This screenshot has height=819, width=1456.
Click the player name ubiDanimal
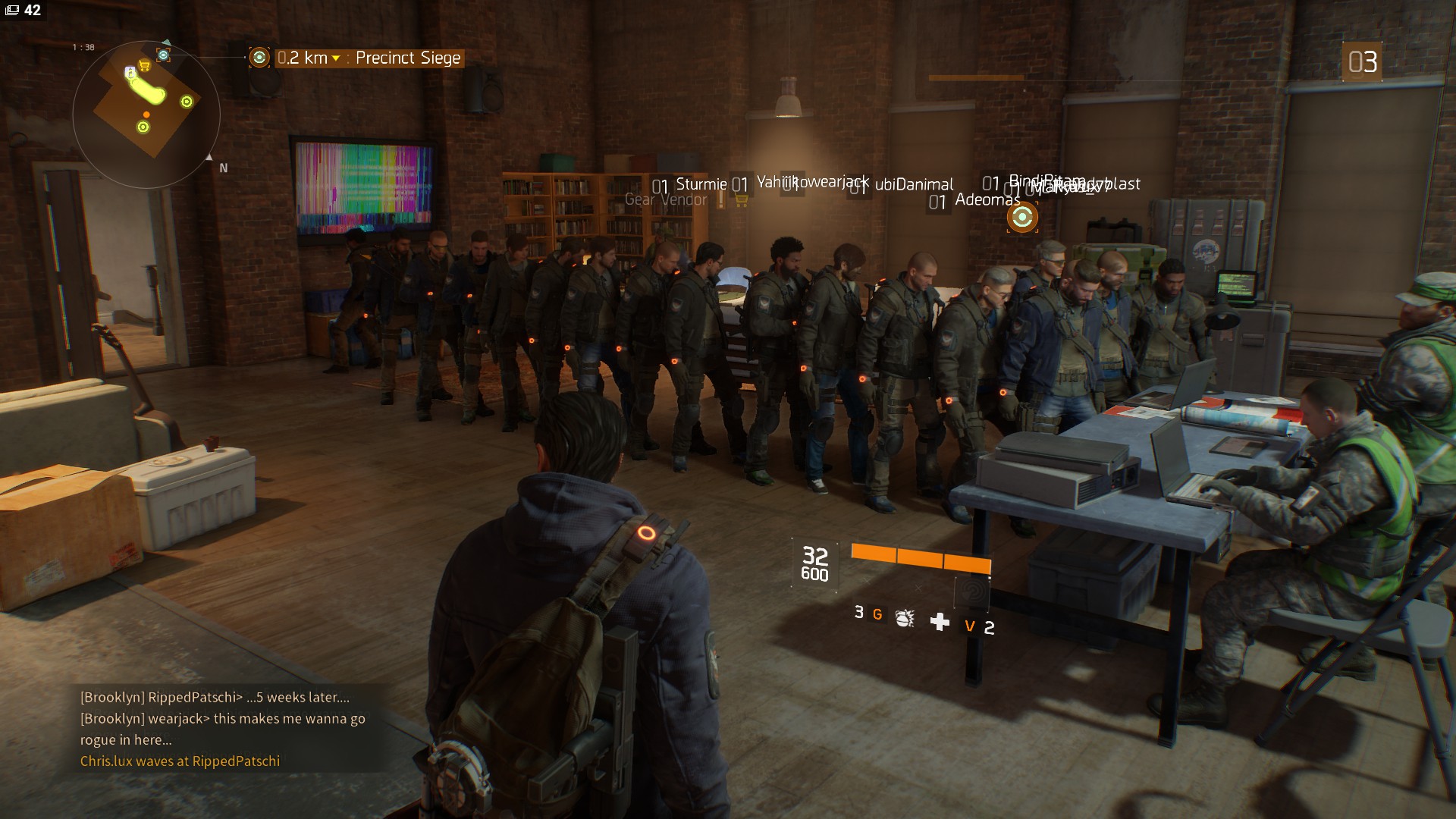pyautogui.click(x=915, y=184)
